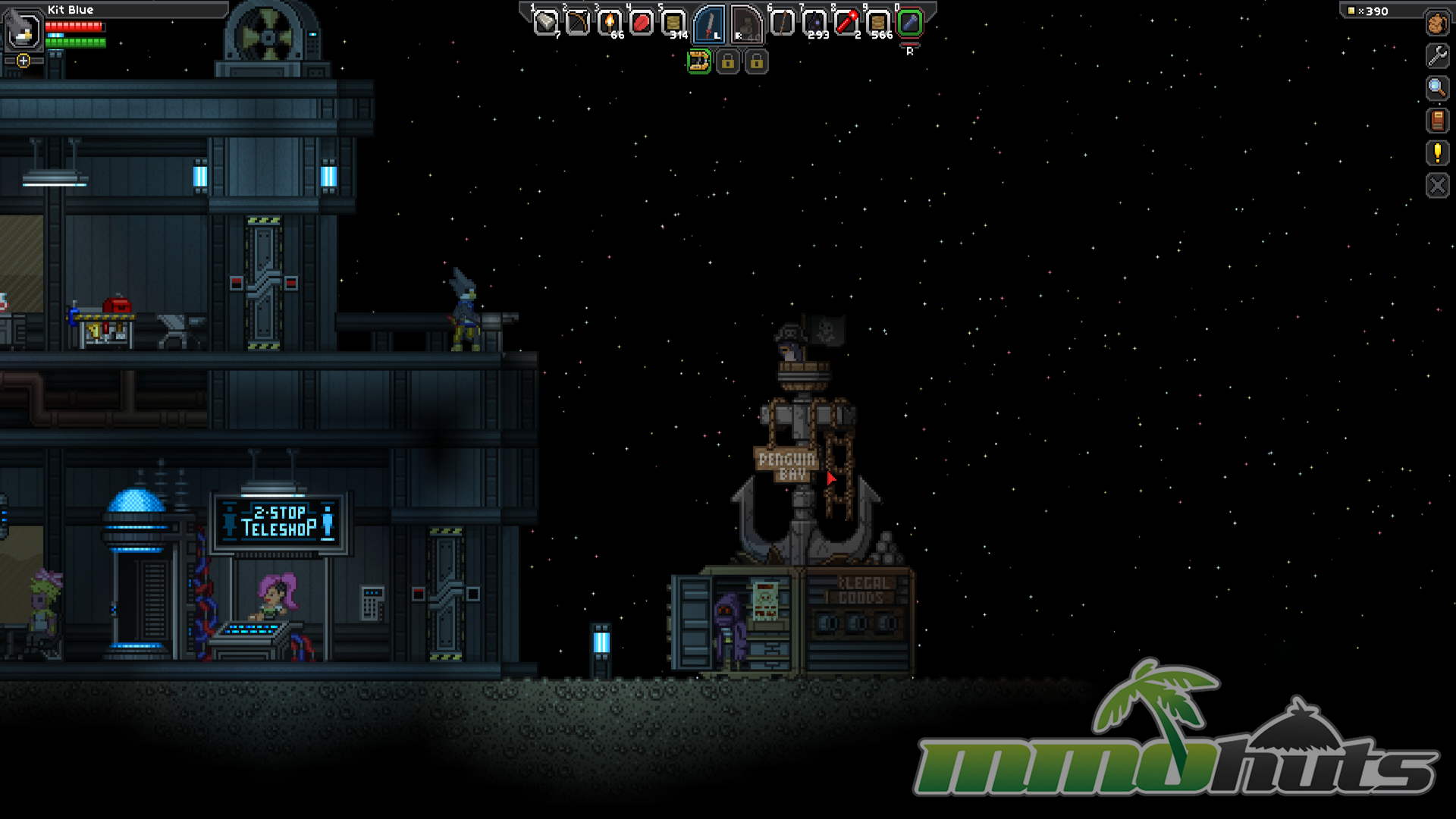Open the quest log exclamation icon

1437,153
